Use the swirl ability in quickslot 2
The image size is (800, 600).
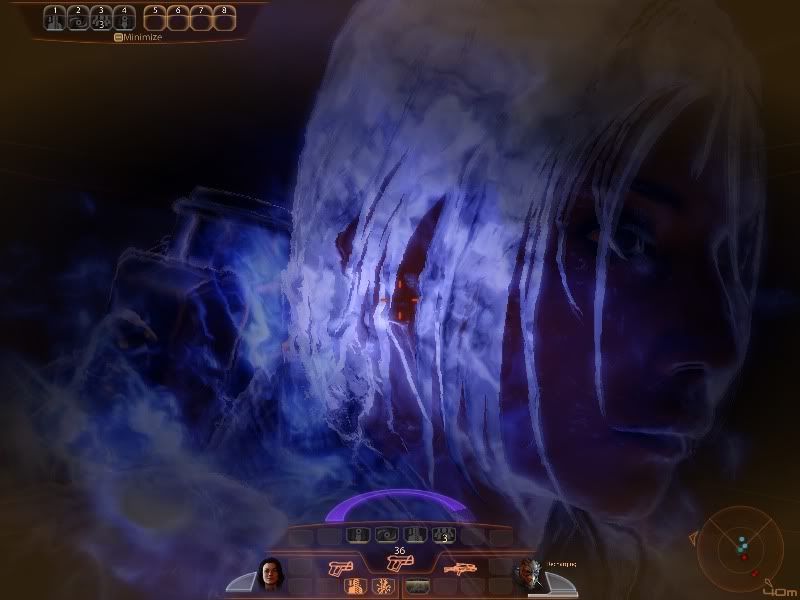pyautogui.click(x=78, y=19)
